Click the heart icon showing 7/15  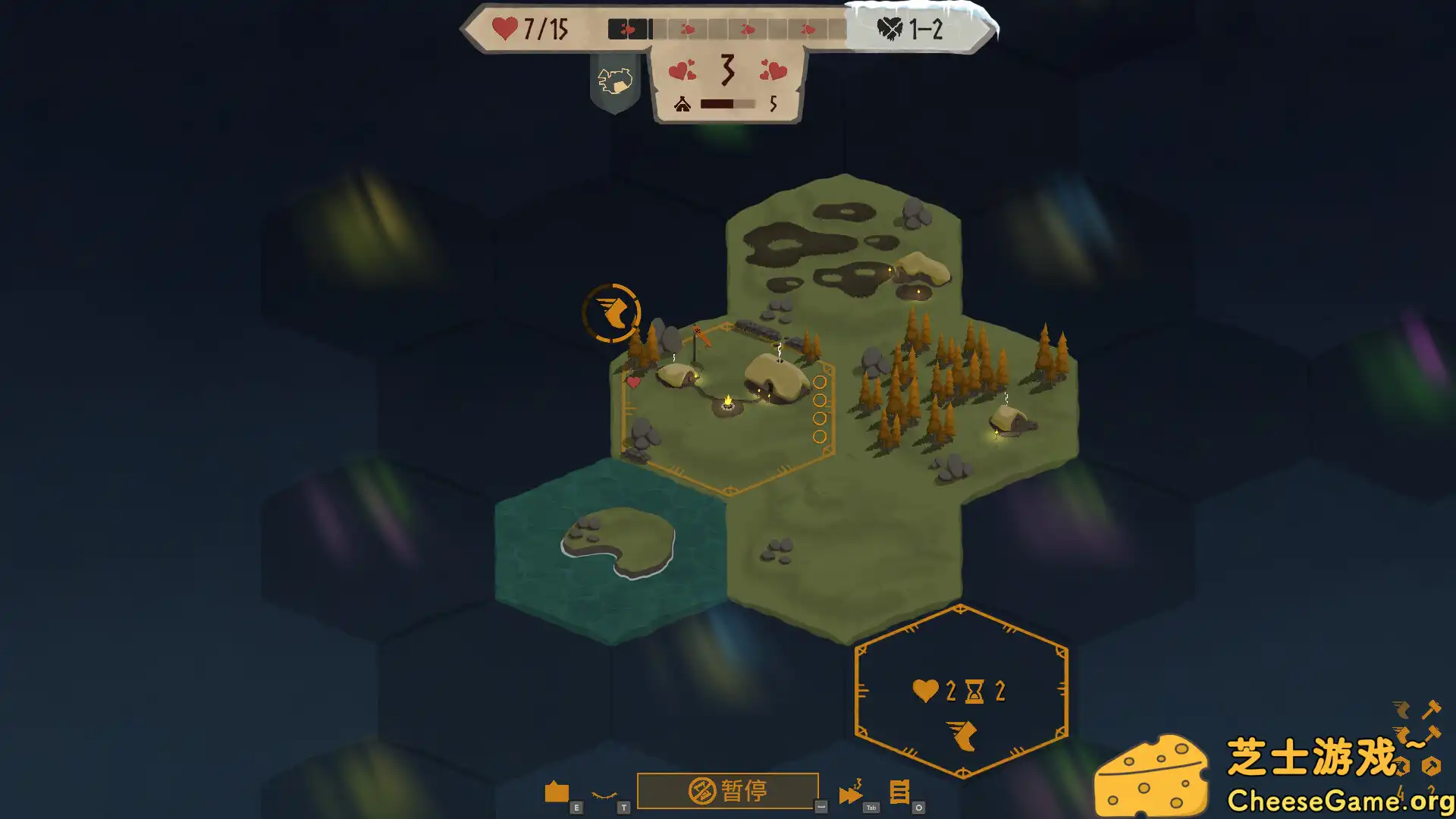(x=504, y=27)
